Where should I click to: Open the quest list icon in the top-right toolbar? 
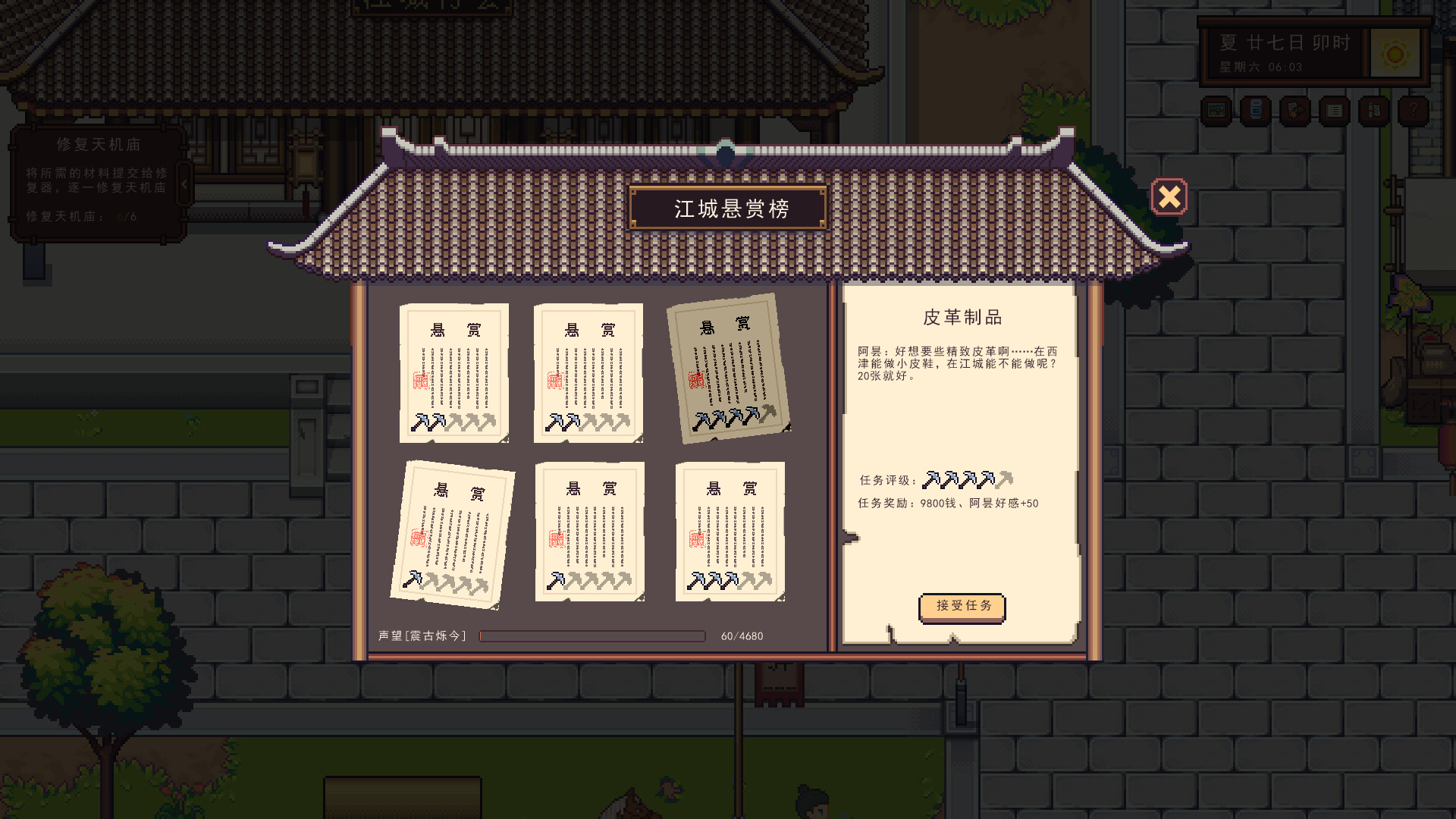point(1335,110)
